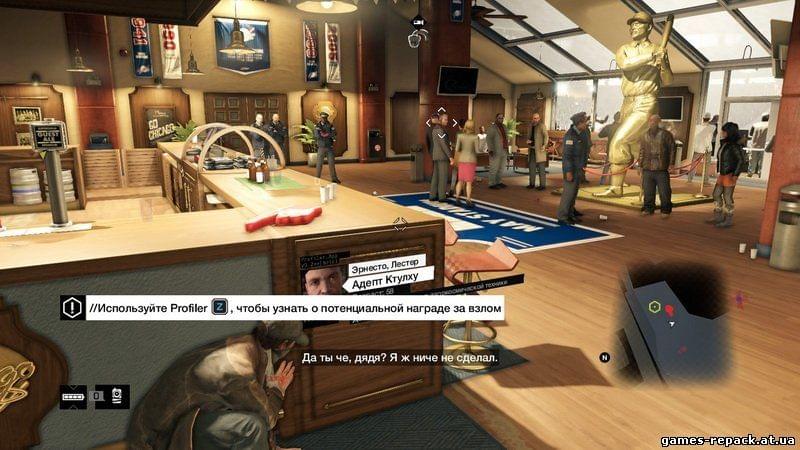Select the green hexagon marker on minimap
Viewport: 800px width, 450px height.
coord(654,306)
